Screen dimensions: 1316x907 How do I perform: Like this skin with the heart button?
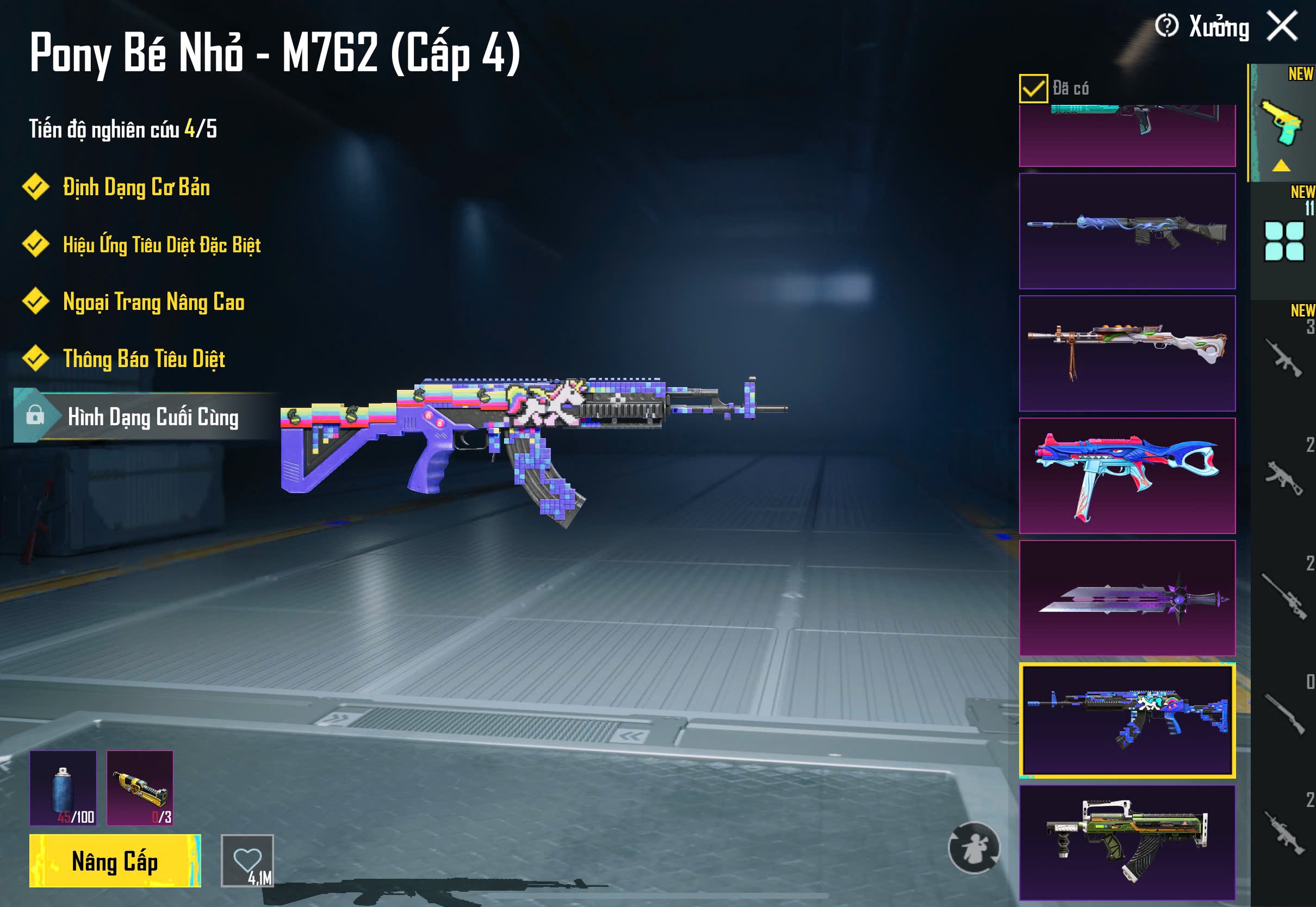click(247, 860)
